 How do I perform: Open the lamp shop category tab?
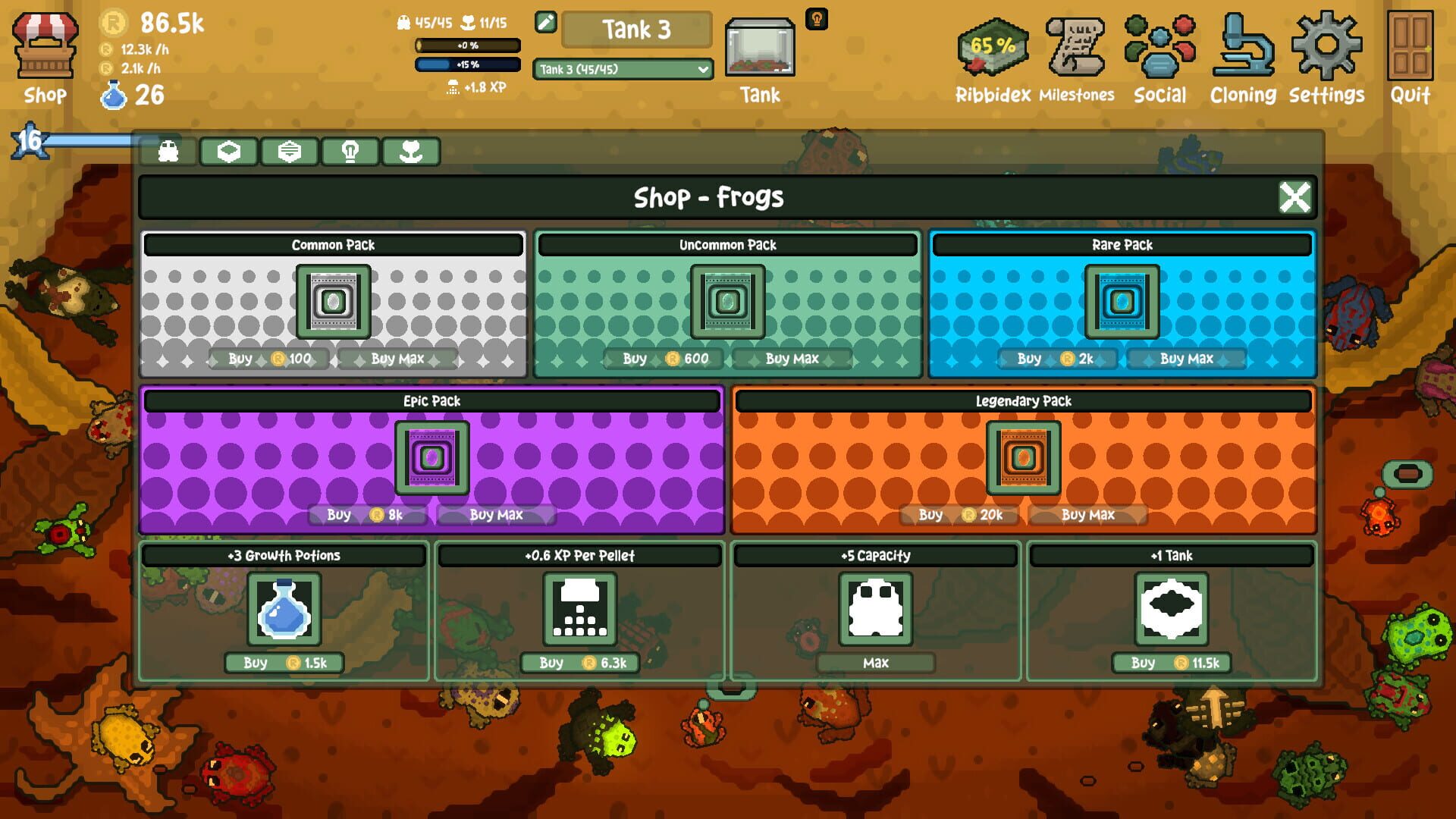[x=350, y=151]
